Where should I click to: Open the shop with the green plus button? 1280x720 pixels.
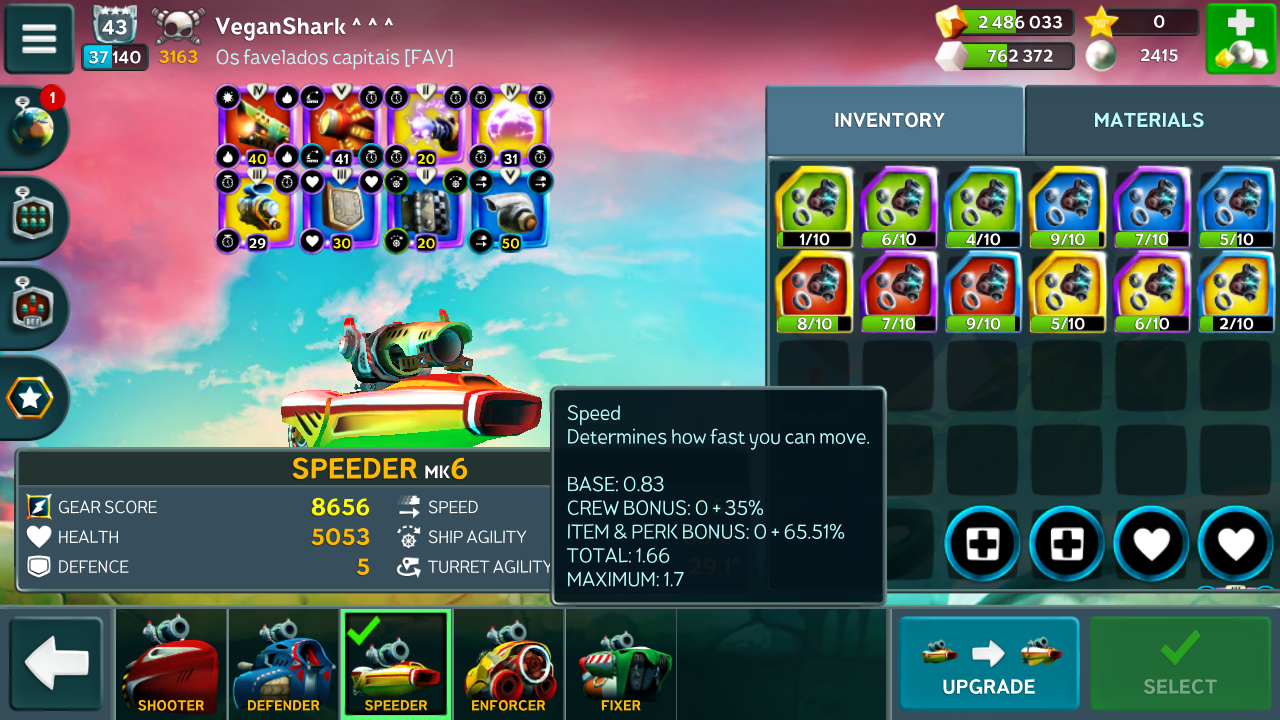point(1240,39)
